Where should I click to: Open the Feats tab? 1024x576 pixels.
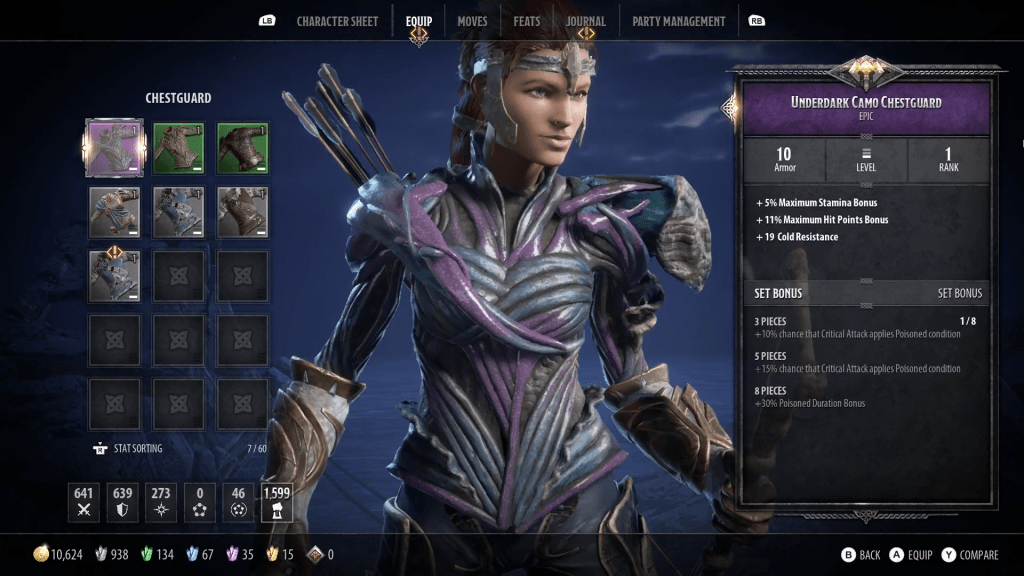[x=527, y=21]
